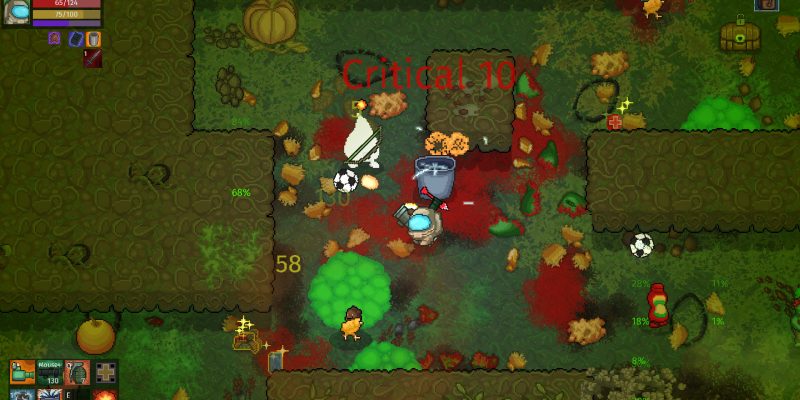This screenshot has height=400, width=800.
Task: Click the red sword buff icon
Action: [x=92, y=58]
